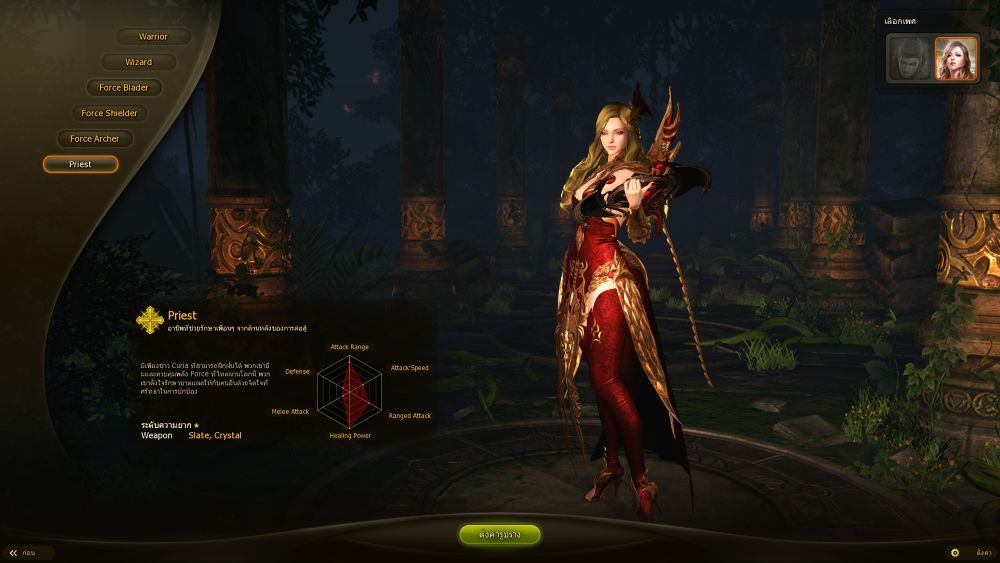
Task: Select the male gender portrait
Action: (x=908, y=58)
